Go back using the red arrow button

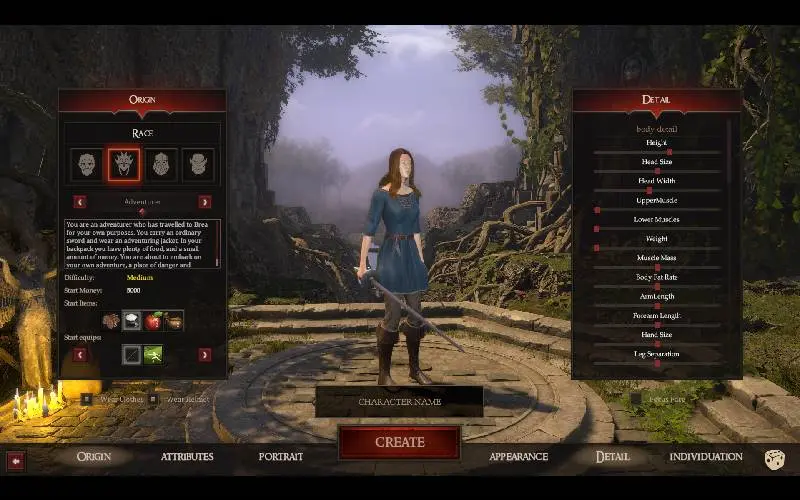pyautogui.click(x=16, y=460)
